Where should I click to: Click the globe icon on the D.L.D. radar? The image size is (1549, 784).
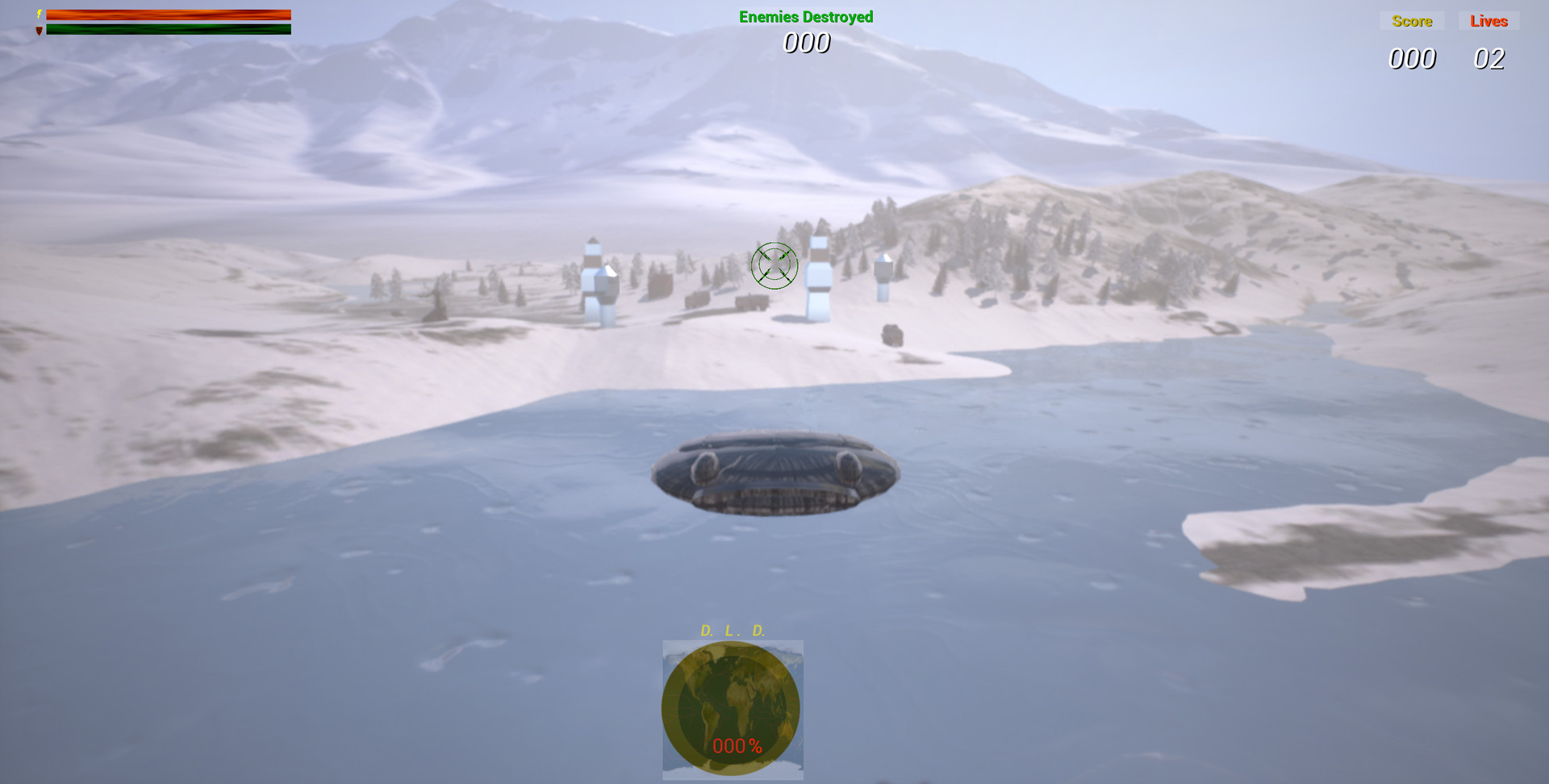pos(732,710)
